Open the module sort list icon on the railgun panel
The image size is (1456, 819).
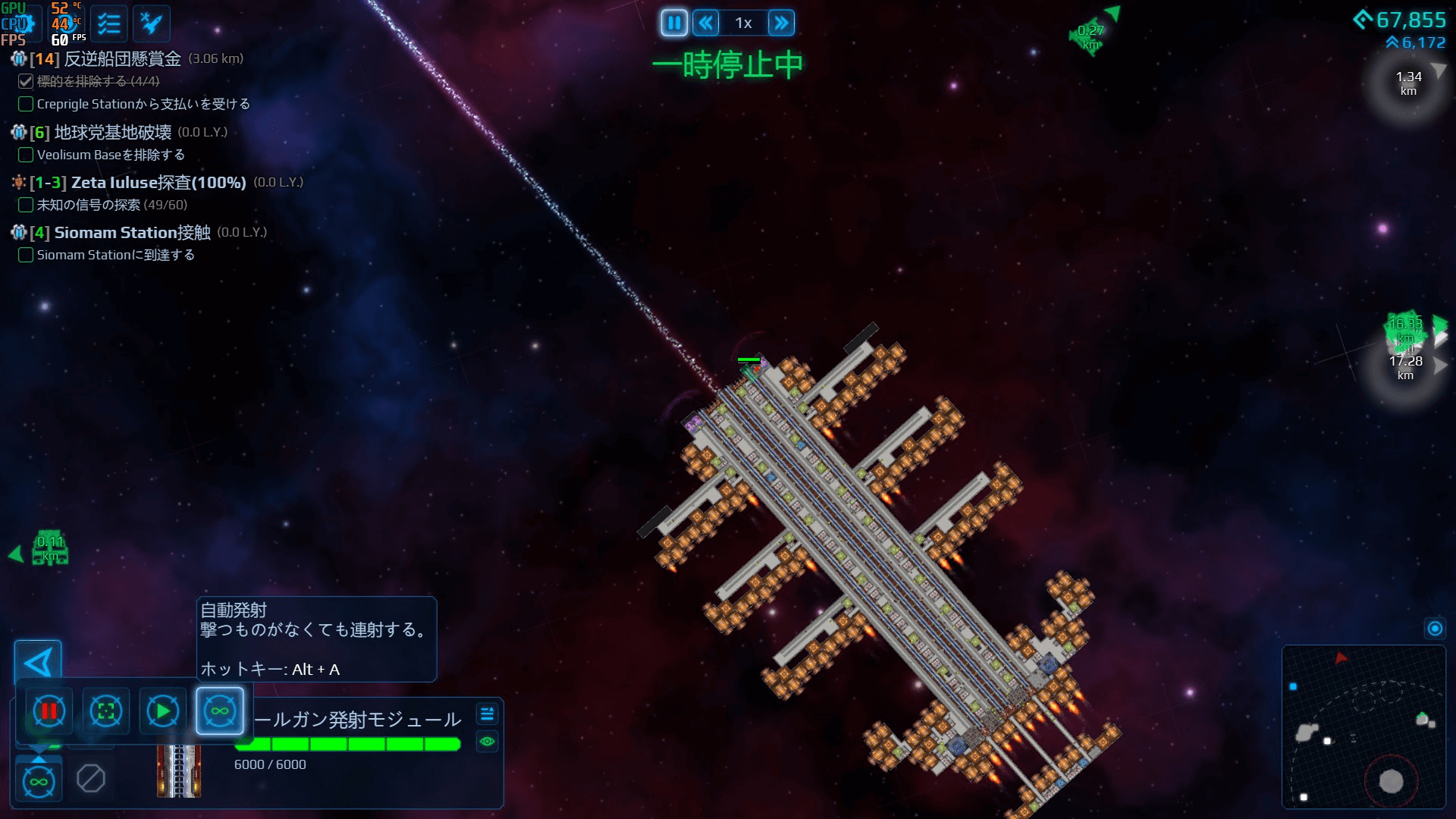[486, 714]
